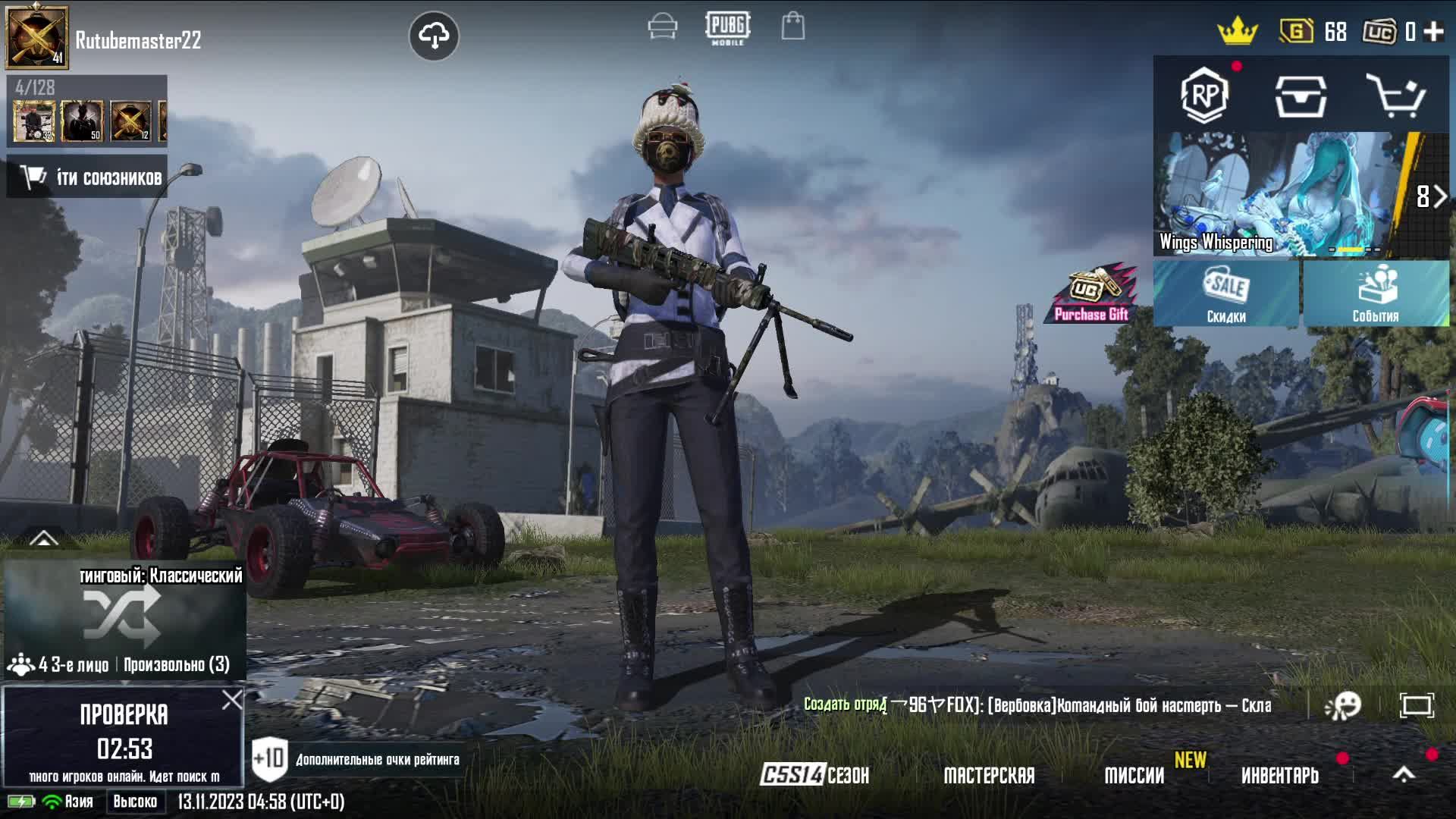The image size is (1456, 819).
Task: Expand the bottom-right arrow menu
Action: tap(1404, 774)
